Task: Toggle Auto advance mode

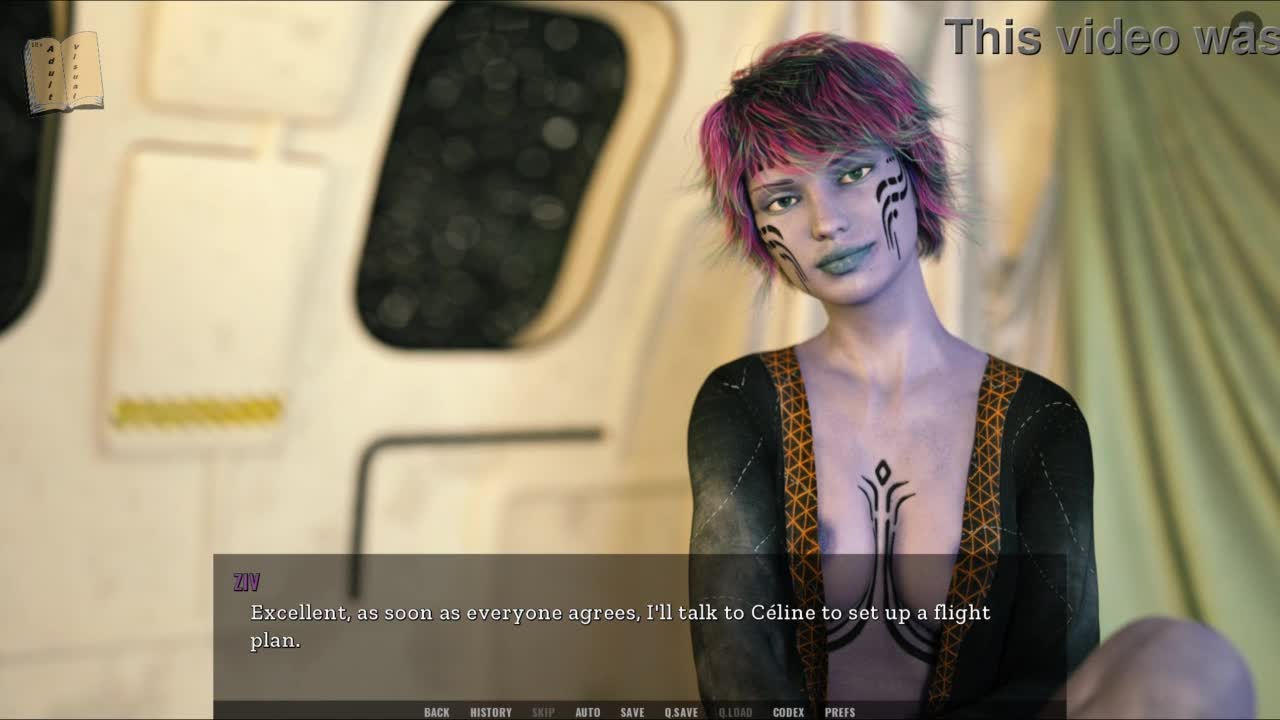Action: (587, 712)
